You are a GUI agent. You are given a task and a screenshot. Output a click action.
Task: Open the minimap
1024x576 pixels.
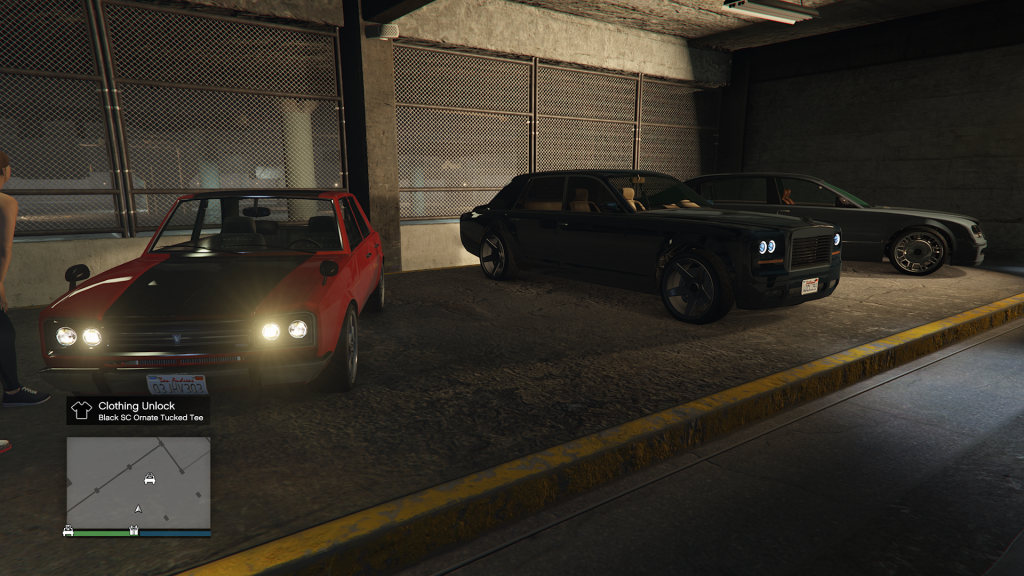(138, 482)
